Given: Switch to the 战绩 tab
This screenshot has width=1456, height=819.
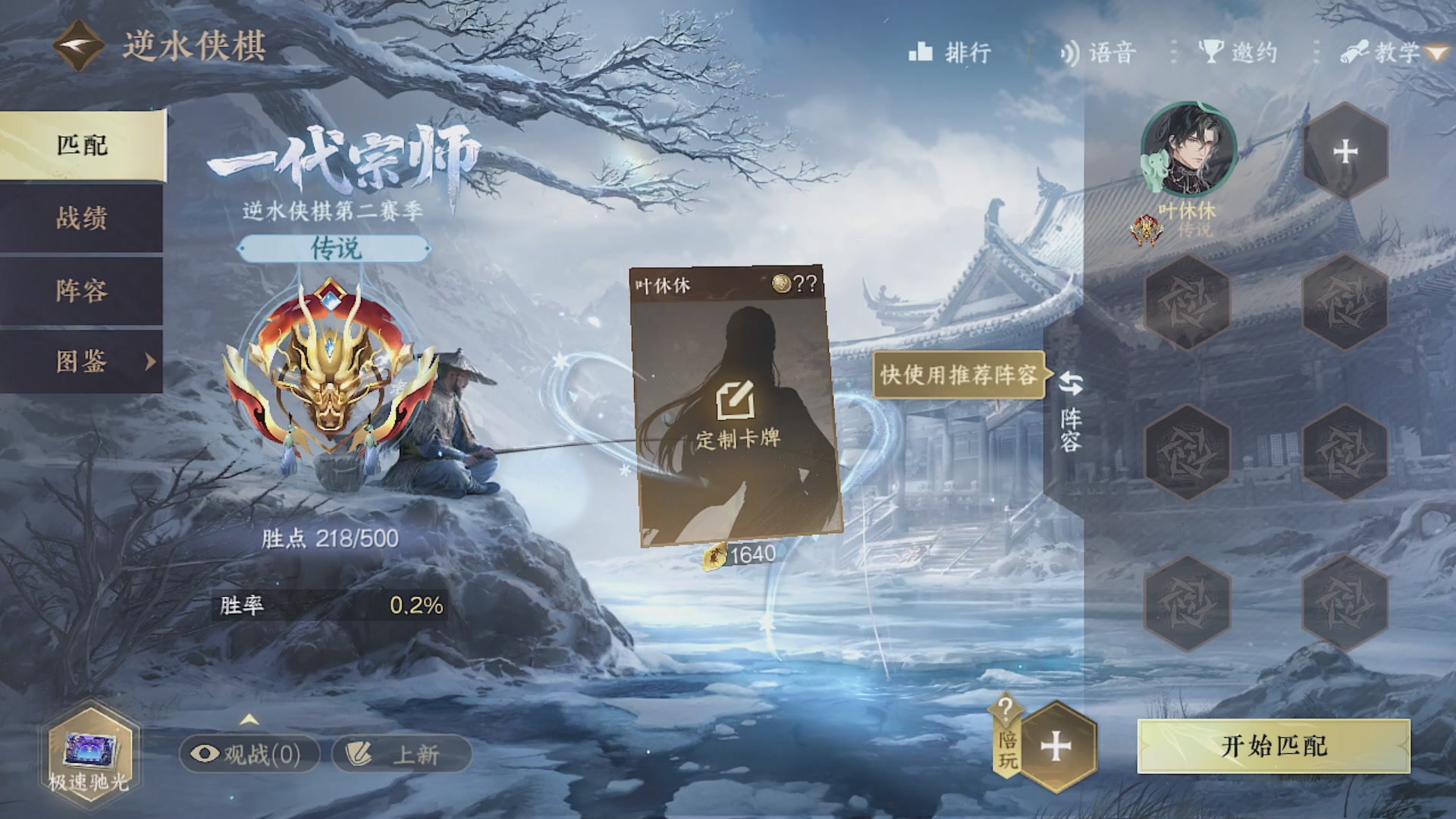Looking at the screenshot, I should pyautogui.click(x=81, y=219).
